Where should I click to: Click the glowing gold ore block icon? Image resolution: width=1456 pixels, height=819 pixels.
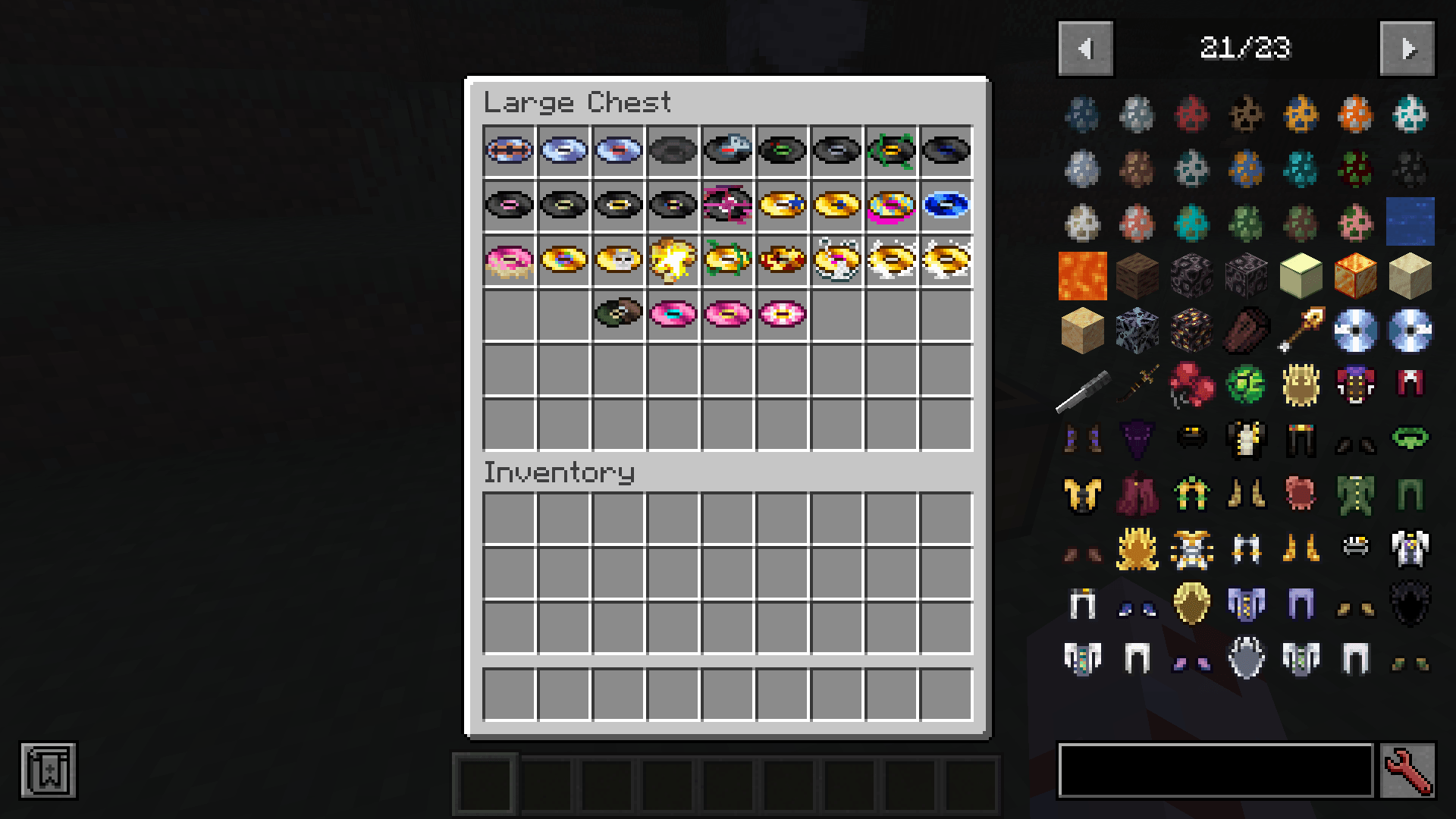1191,329
